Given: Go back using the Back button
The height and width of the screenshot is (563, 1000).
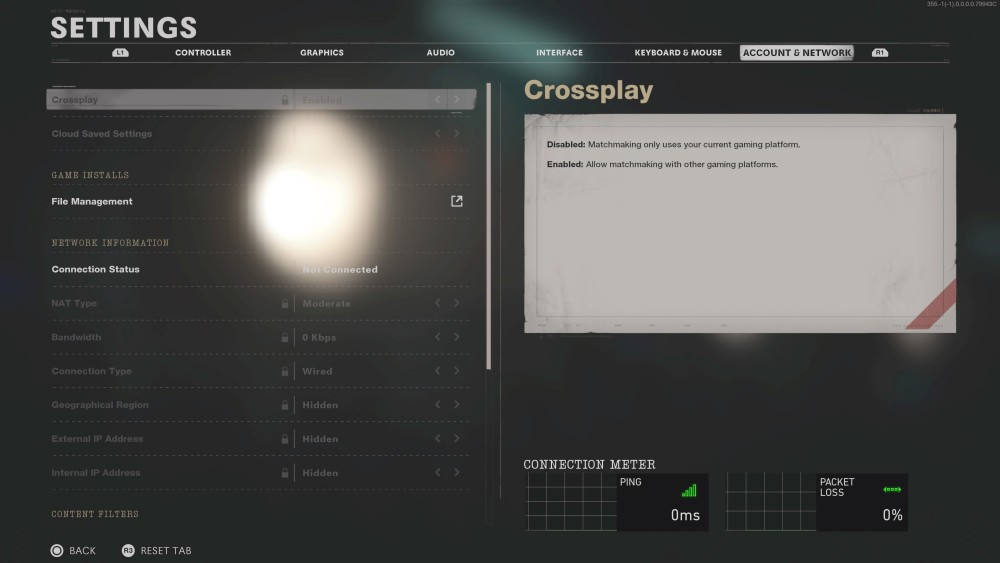Looking at the screenshot, I should point(73,551).
